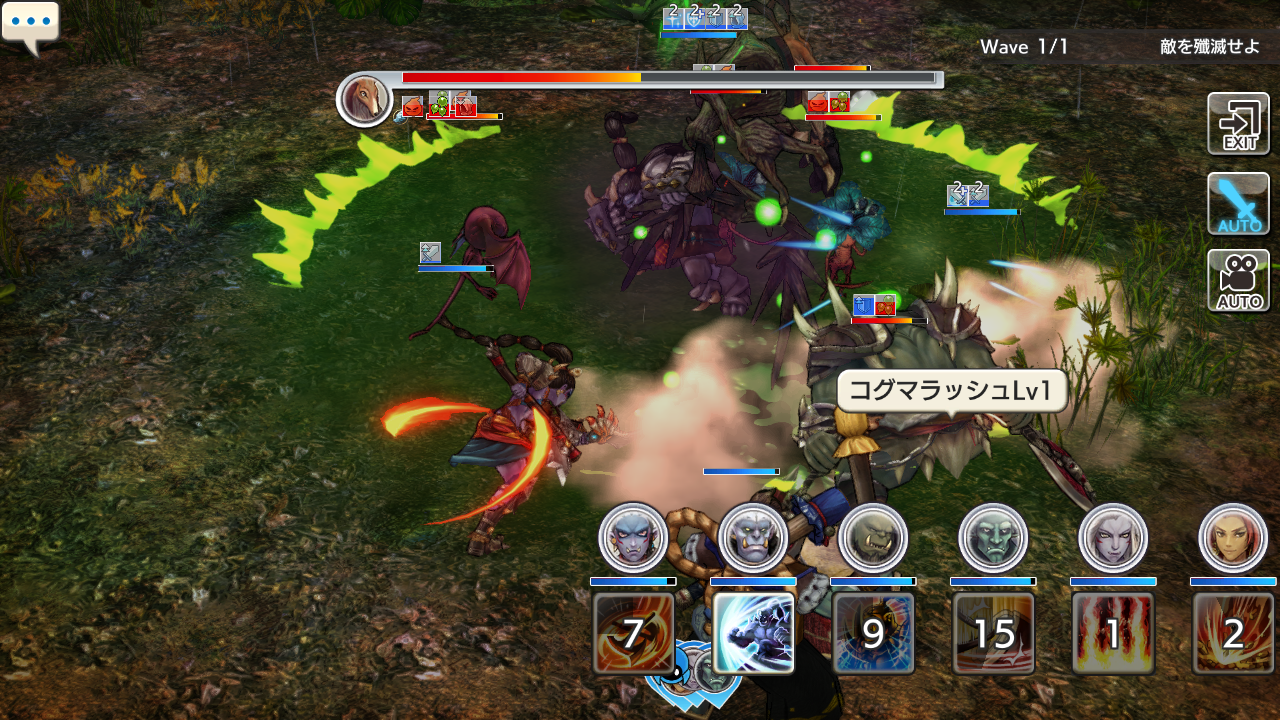The width and height of the screenshot is (1280, 720).
Task: Click the boss horse-head portrait icon
Action: (364, 100)
